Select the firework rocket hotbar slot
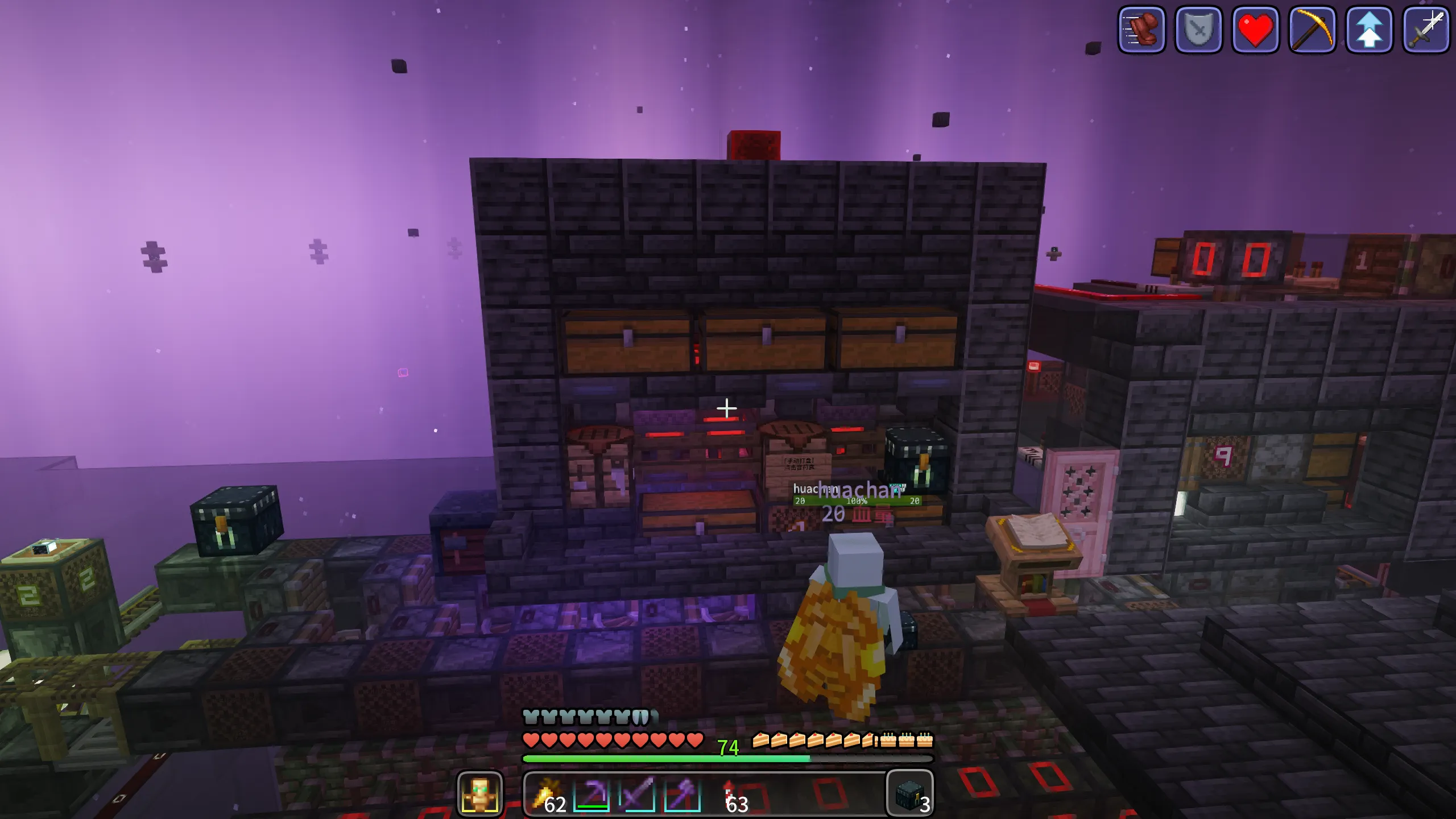The width and height of the screenshot is (1456, 819). click(730, 793)
